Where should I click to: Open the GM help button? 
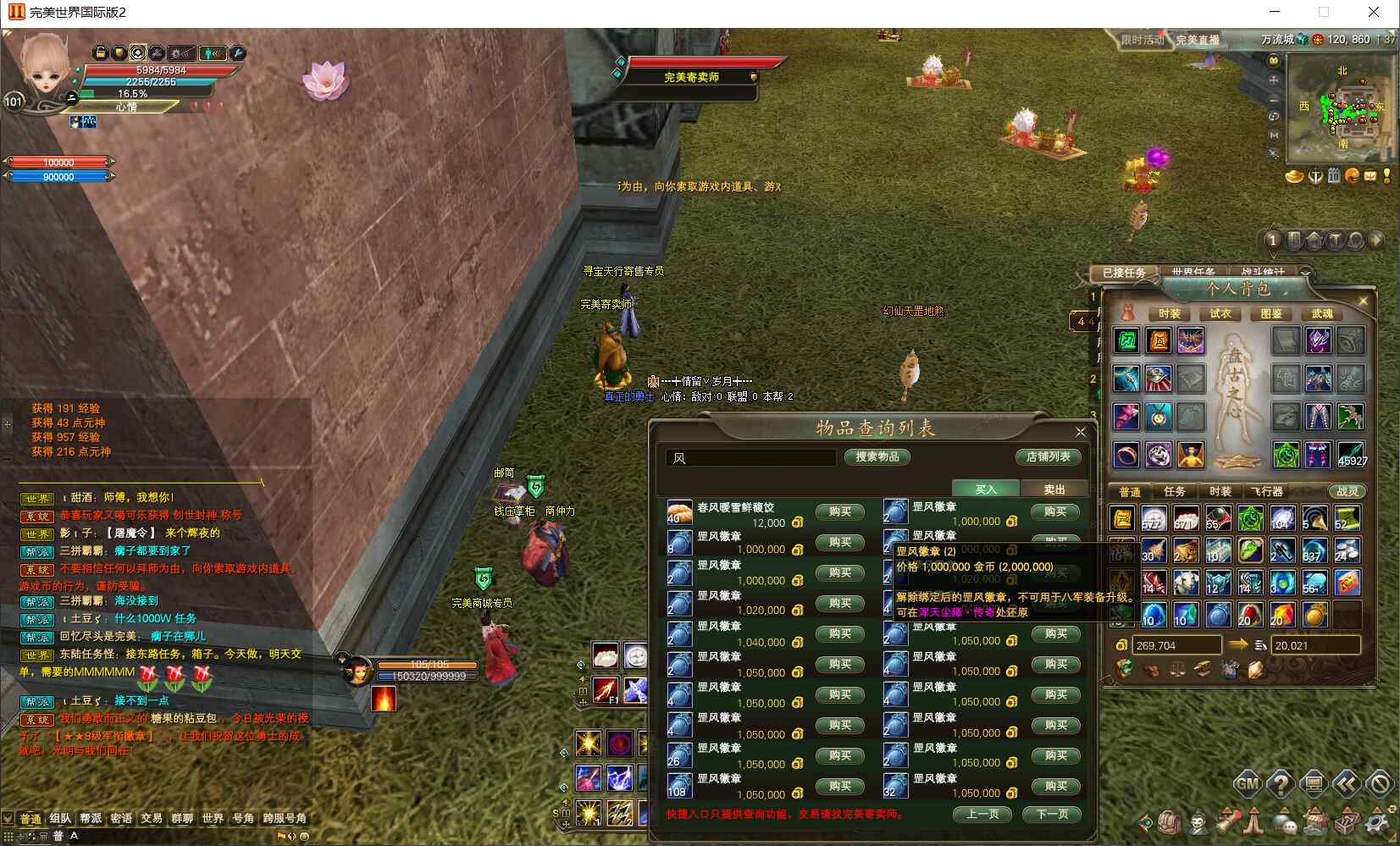pyautogui.click(x=1247, y=784)
